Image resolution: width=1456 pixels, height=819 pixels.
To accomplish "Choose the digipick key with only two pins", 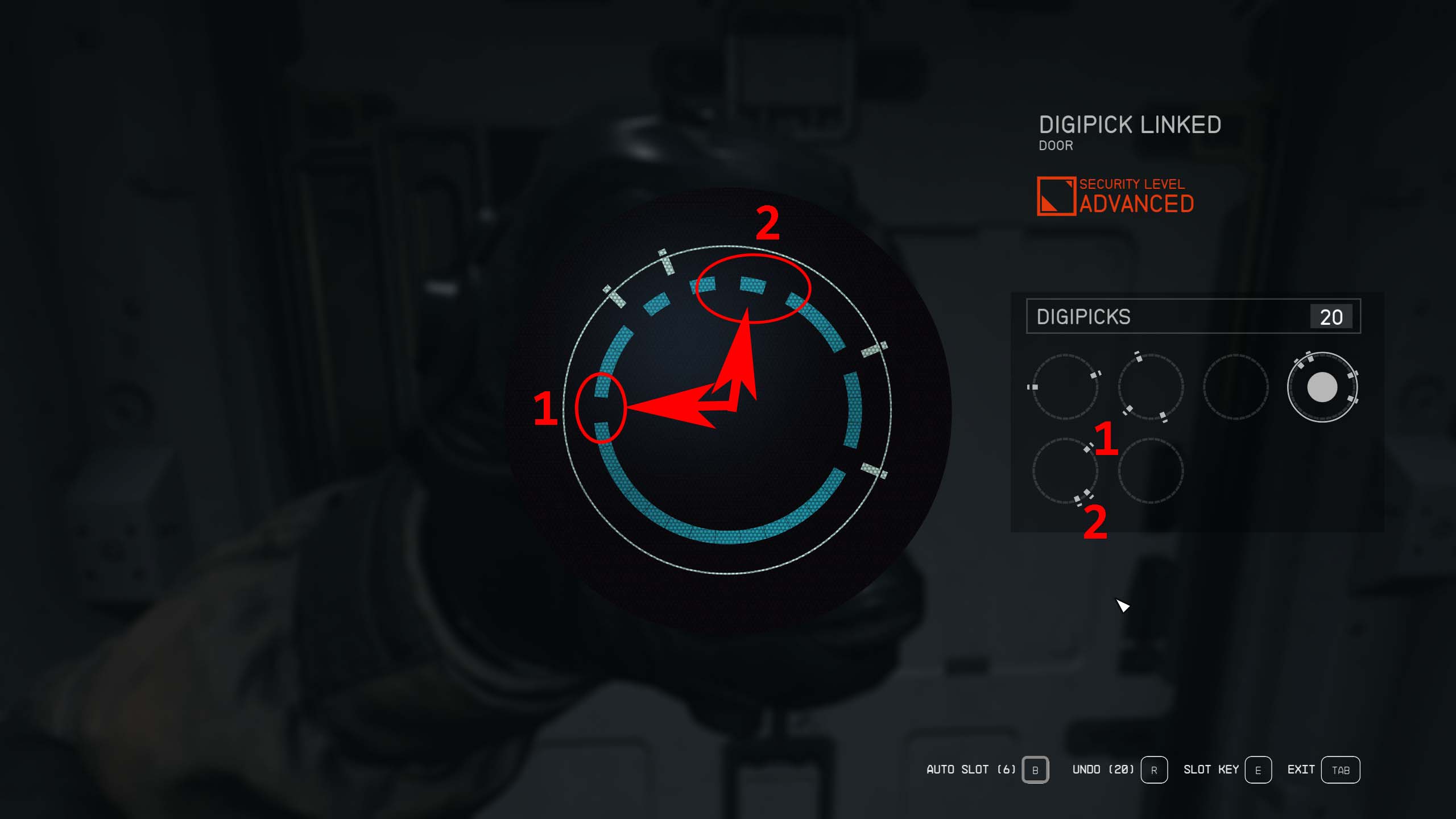I will 1065,387.
